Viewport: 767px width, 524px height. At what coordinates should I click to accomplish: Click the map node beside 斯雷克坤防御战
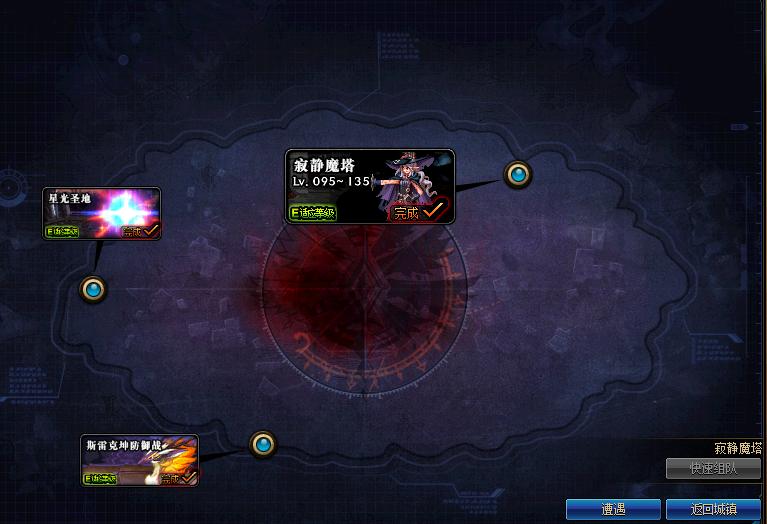[x=262, y=443]
